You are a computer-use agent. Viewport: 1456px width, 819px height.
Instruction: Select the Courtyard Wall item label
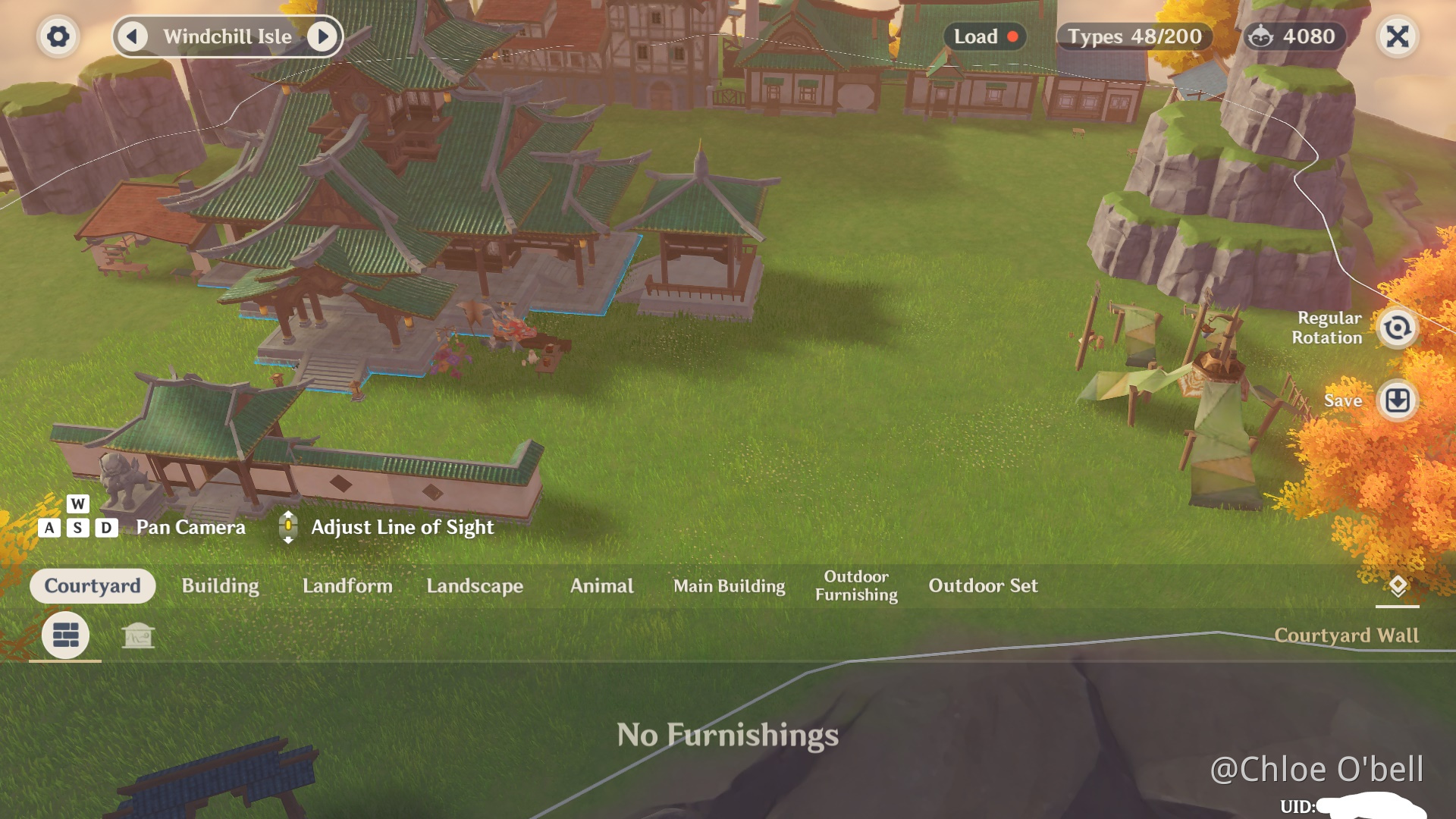[x=1348, y=635]
